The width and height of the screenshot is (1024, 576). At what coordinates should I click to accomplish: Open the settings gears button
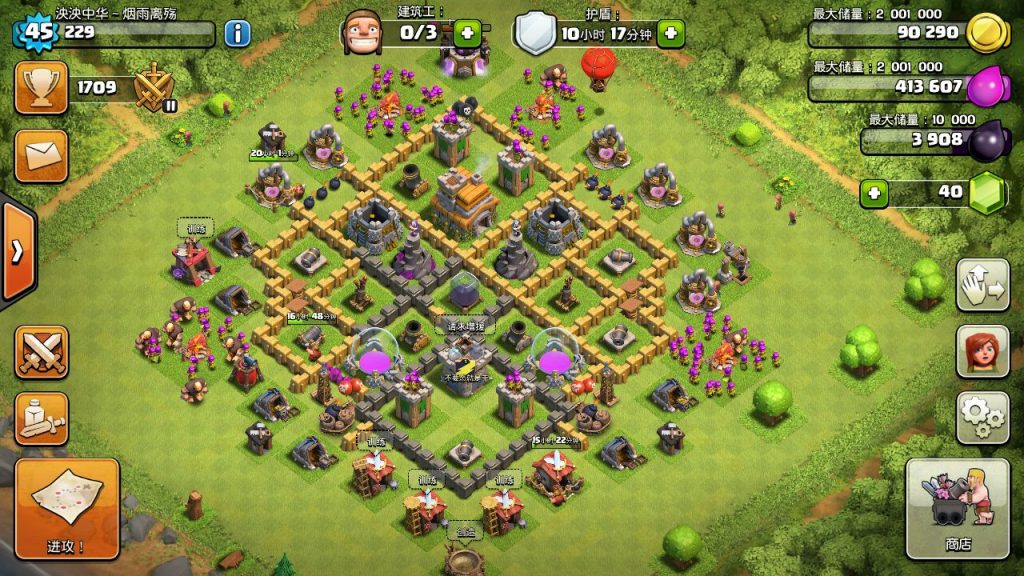pos(982,417)
